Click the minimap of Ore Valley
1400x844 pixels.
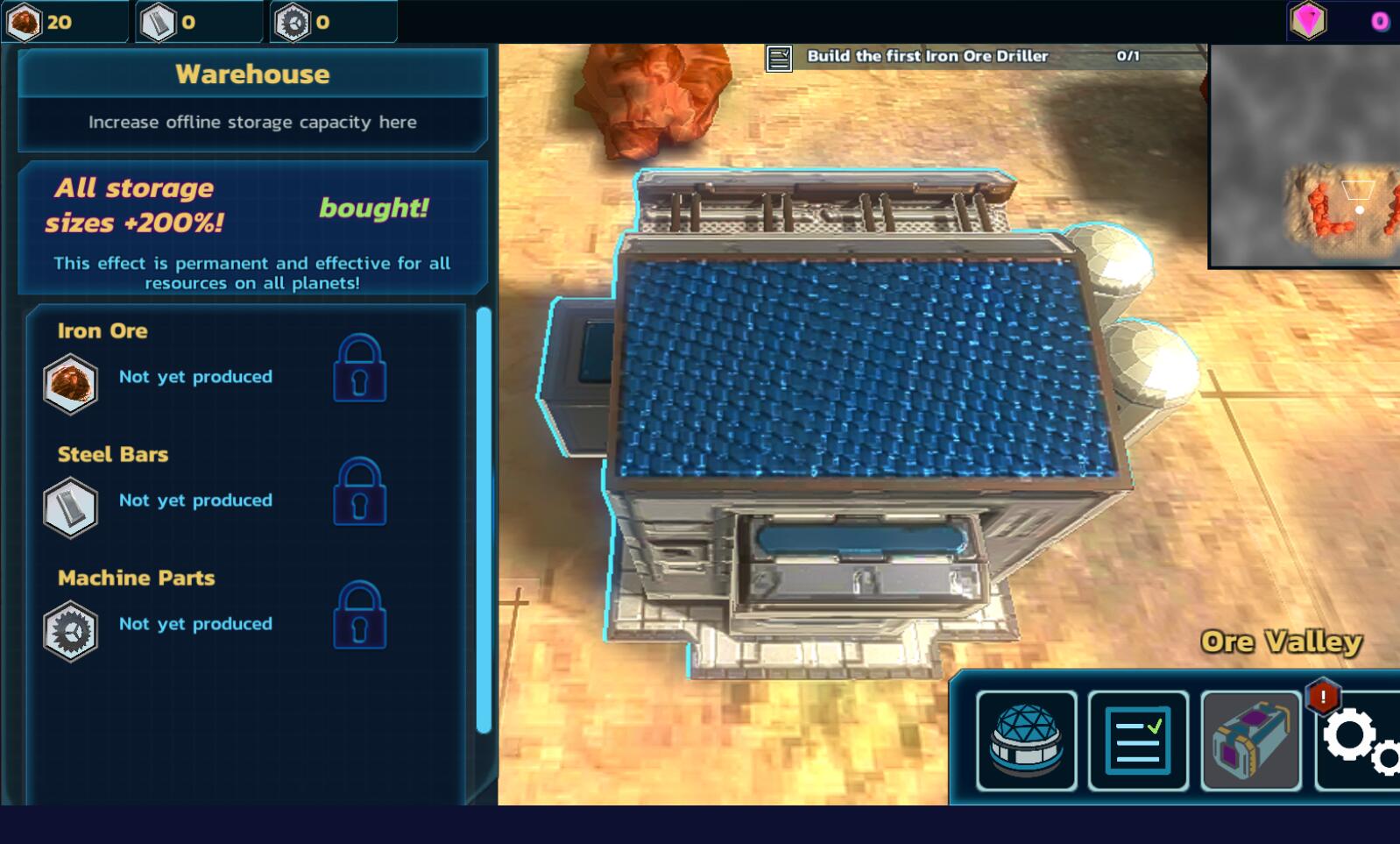pos(1305,156)
